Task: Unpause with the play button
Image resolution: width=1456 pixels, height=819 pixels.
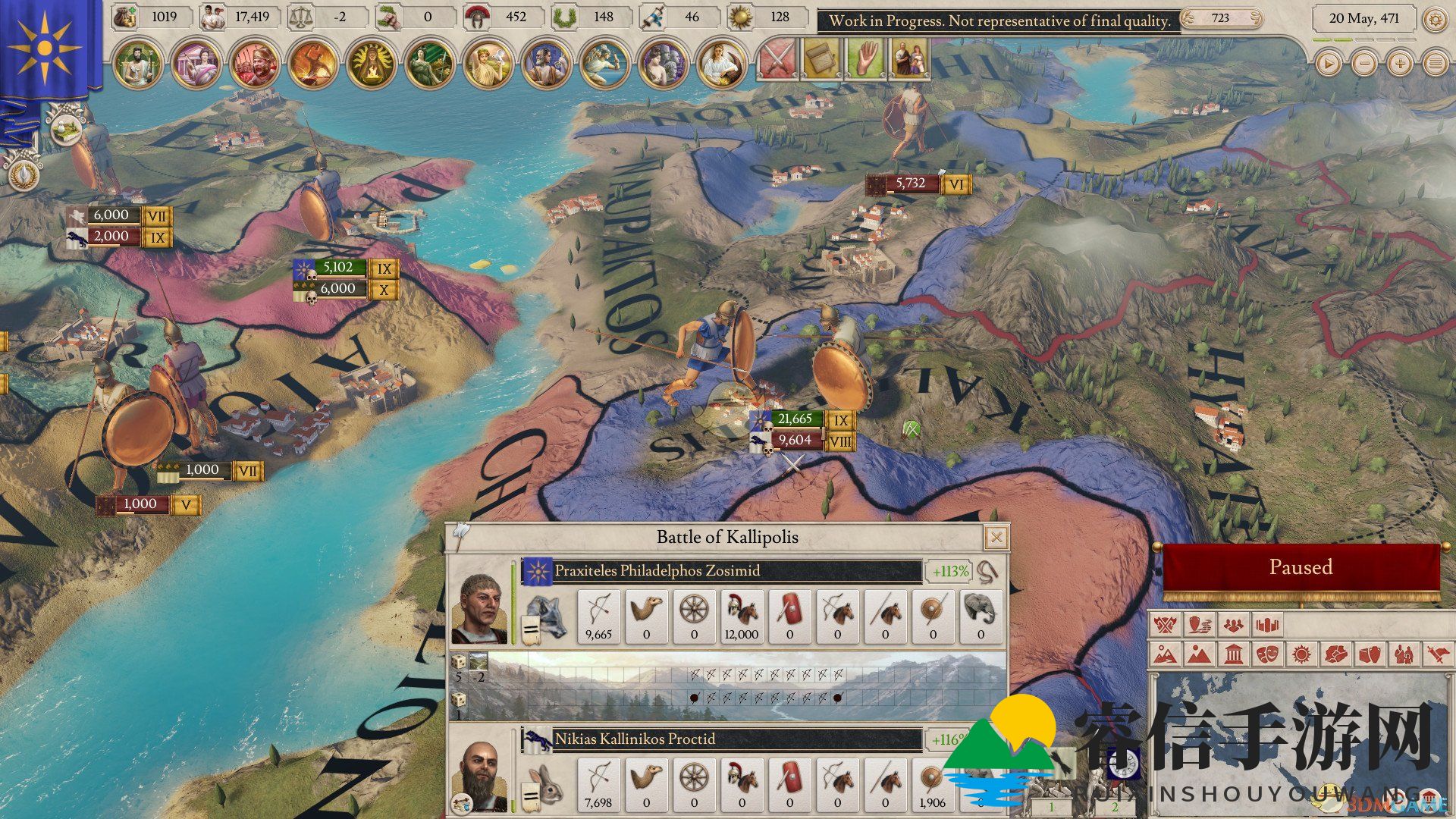Action: [x=1328, y=64]
